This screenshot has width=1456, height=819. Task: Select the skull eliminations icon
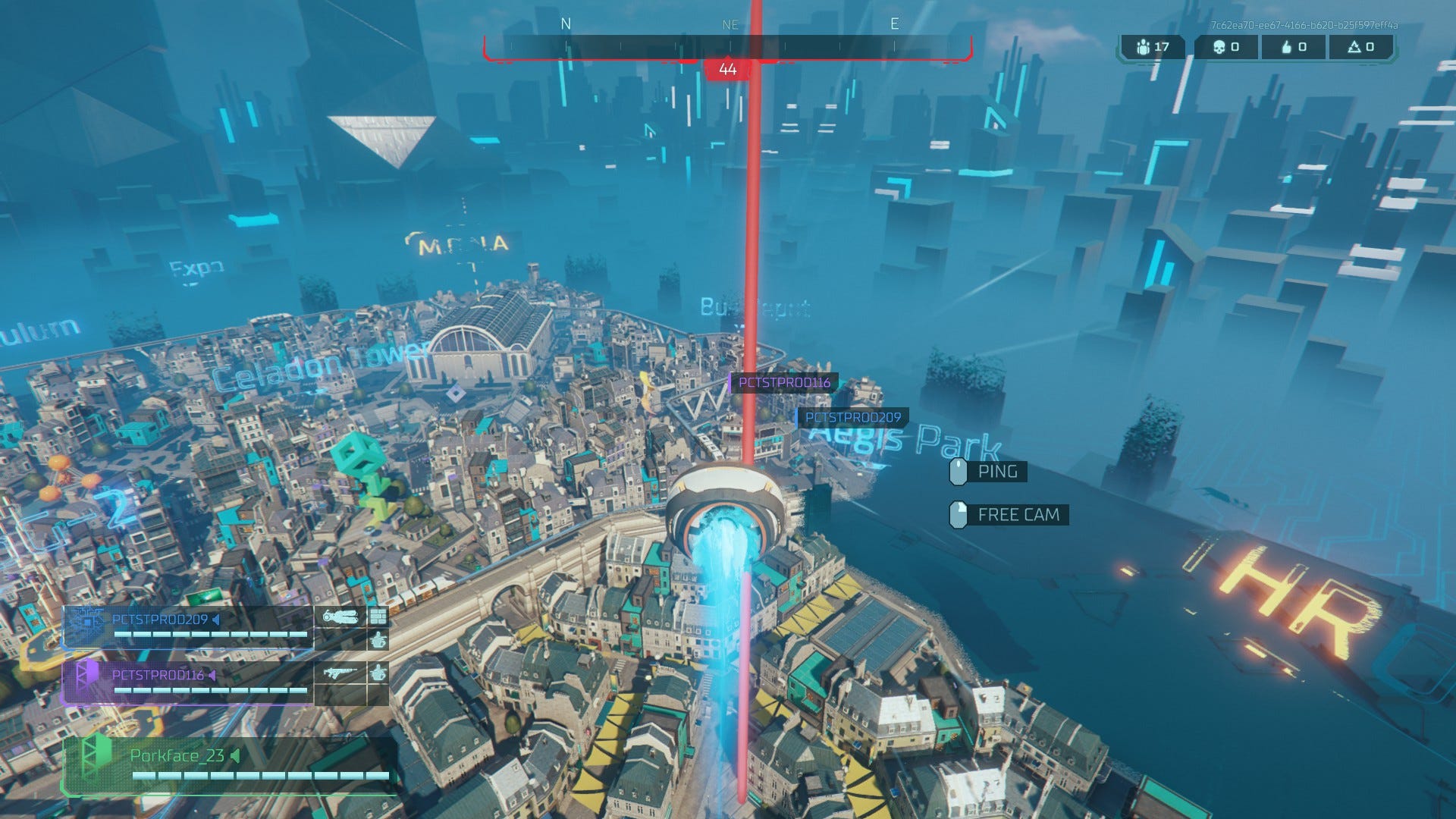click(1220, 47)
